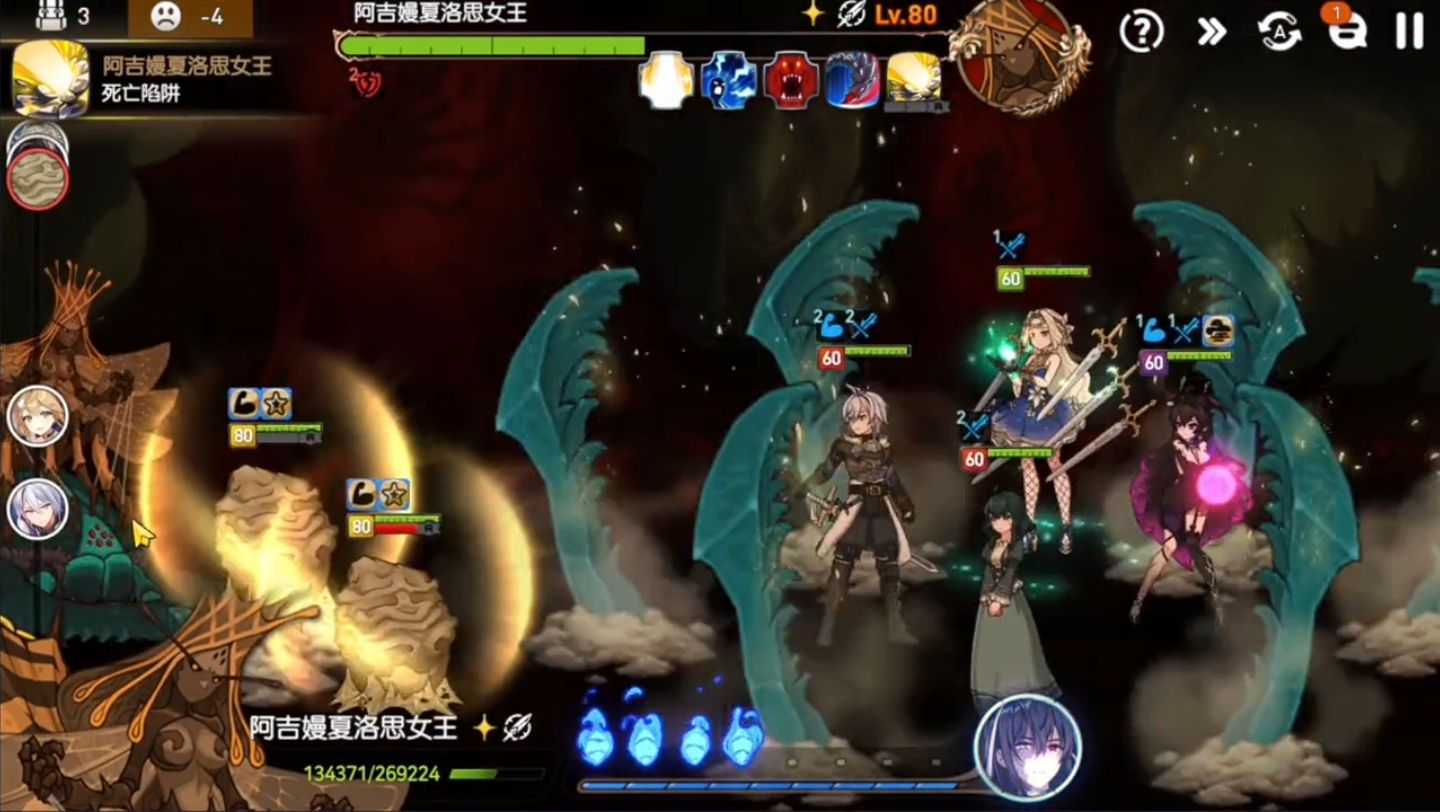The image size is (1440, 812).
Task: Tap the frowning face morale indicator
Action: pyautogui.click(x=166, y=17)
